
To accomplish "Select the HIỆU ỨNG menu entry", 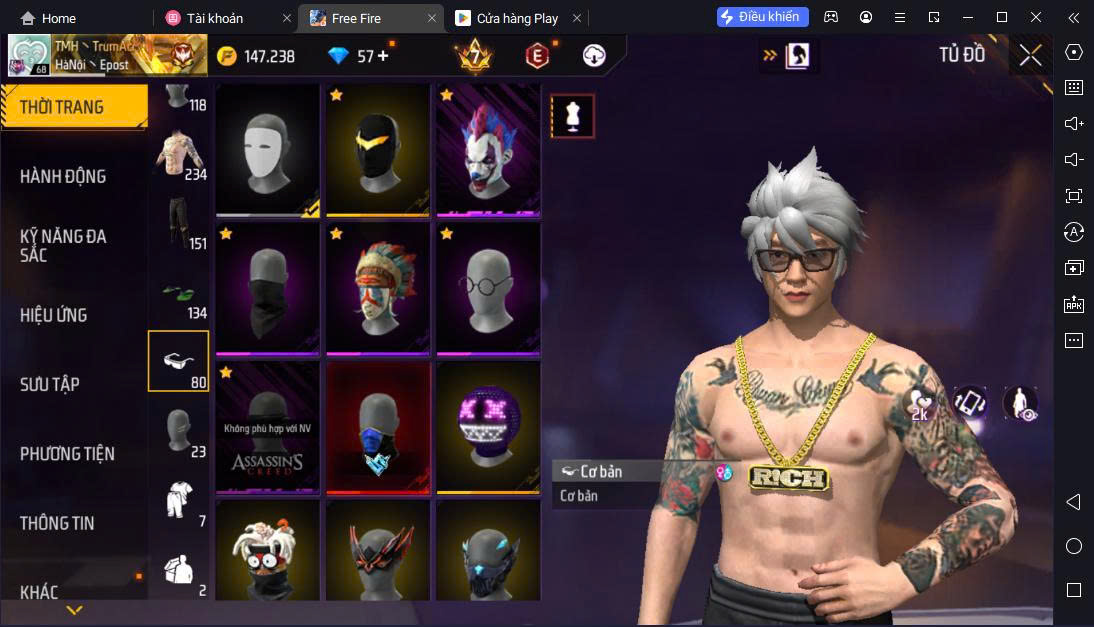I will [54, 315].
